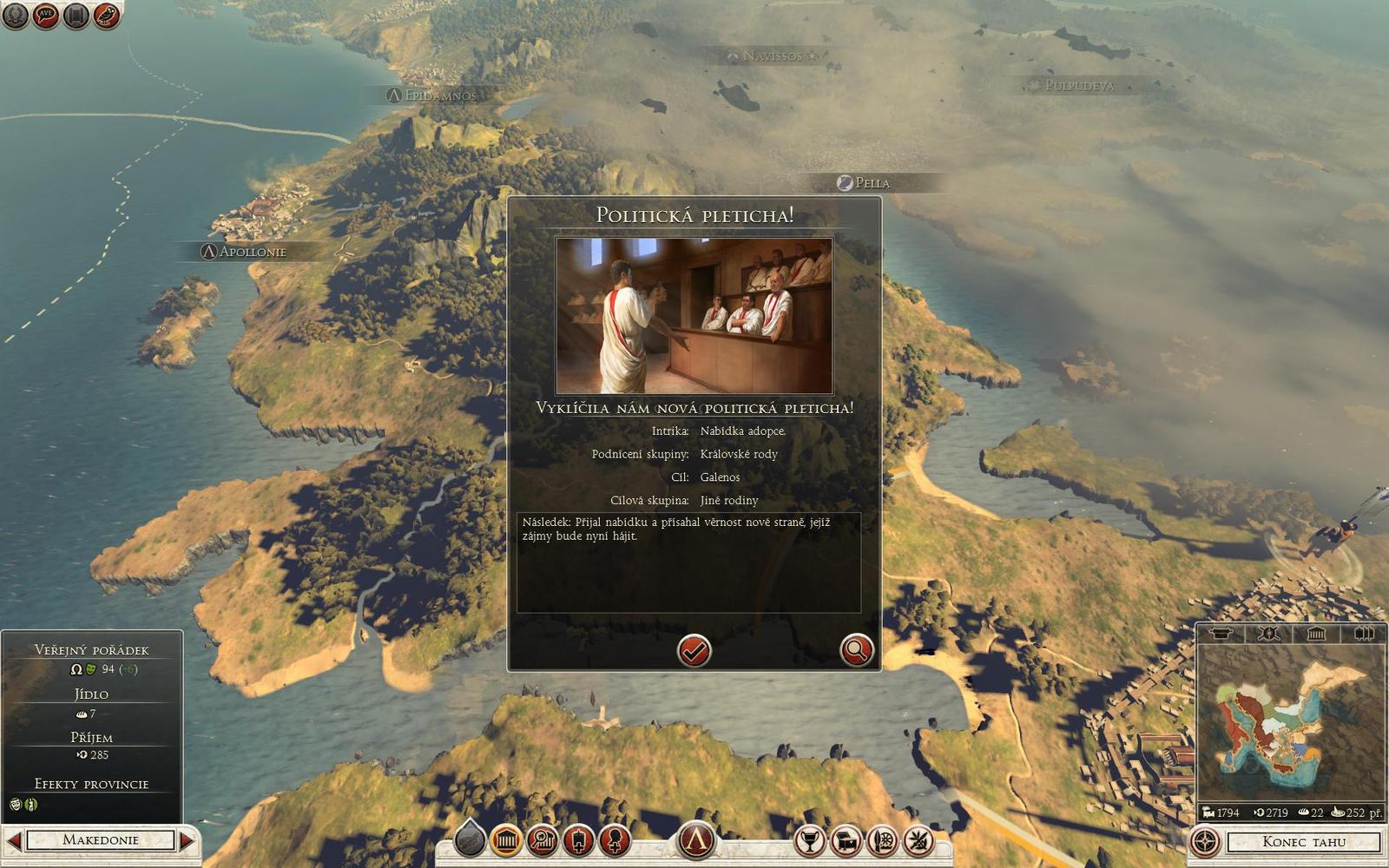
Task: Click the building browser icon with magnifier
Action: 543,840
